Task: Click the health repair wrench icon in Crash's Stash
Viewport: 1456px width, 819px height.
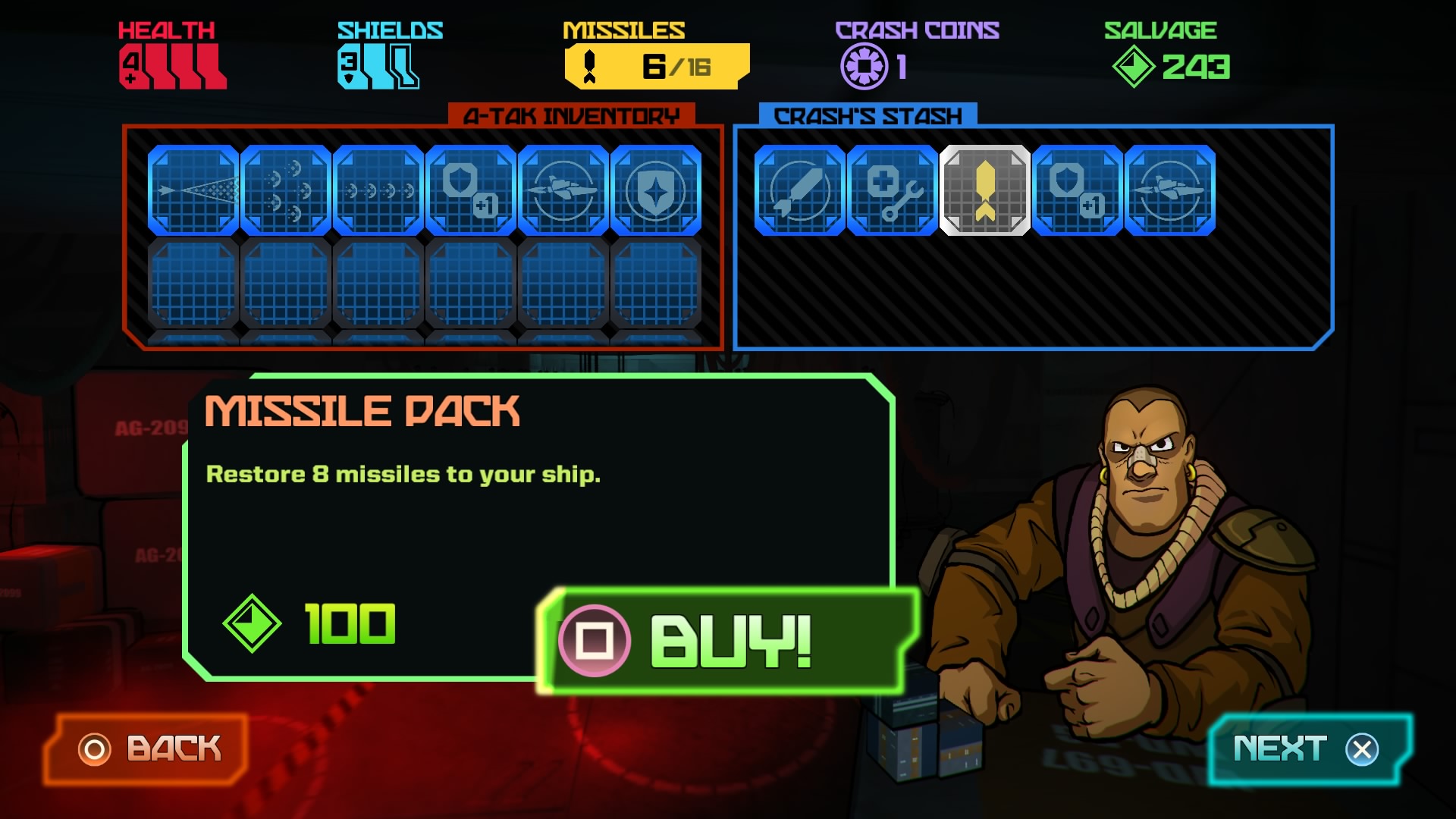Action: (x=893, y=191)
